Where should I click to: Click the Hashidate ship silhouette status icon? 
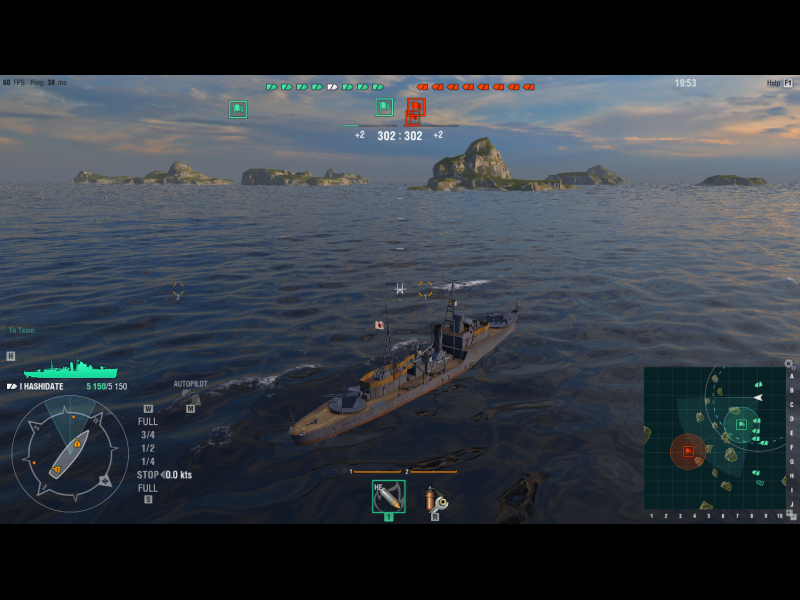tap(70, 370)
